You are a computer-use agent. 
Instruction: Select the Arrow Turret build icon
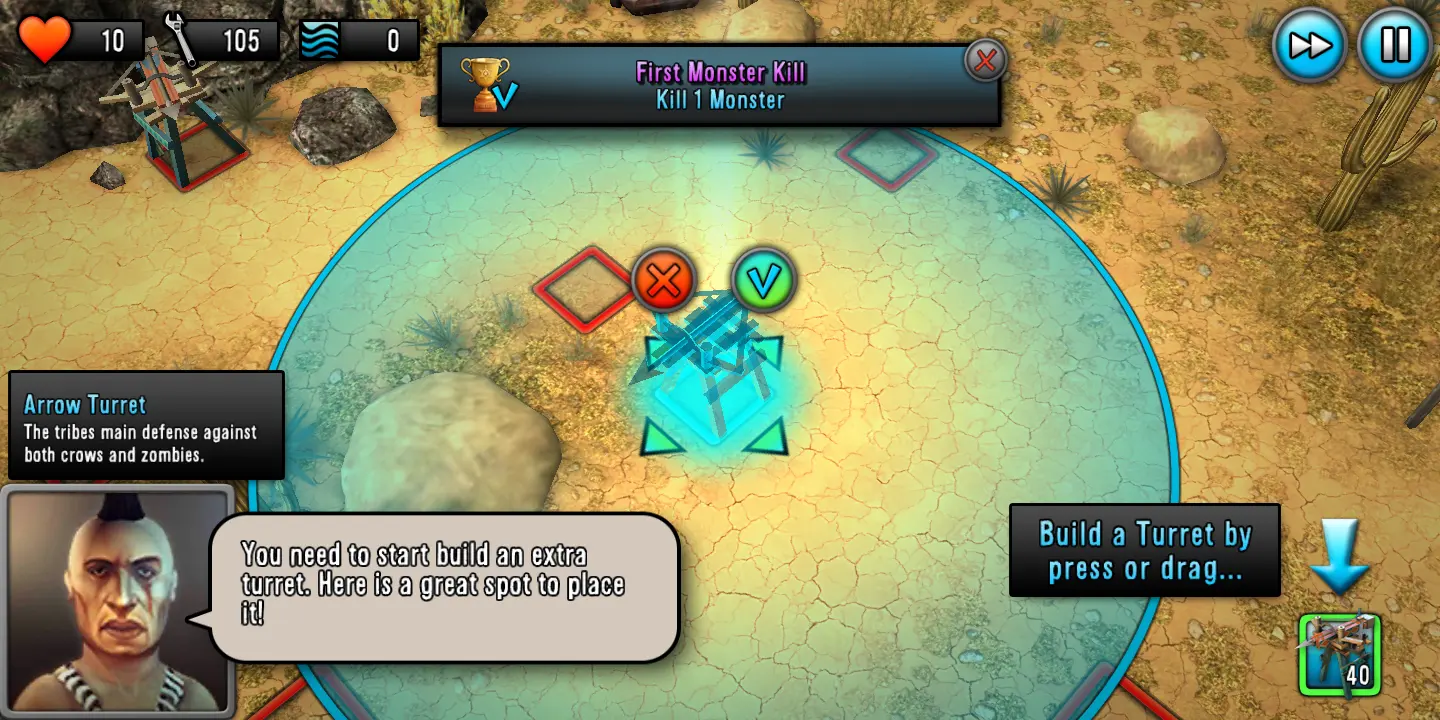(x=1340, y=655)
